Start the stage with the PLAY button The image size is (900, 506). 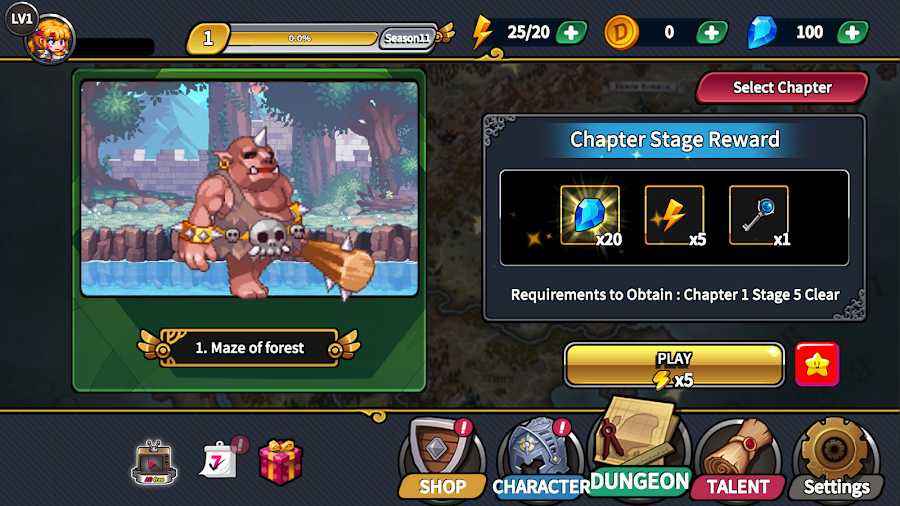pyautogui.click(x=674, y=366)
